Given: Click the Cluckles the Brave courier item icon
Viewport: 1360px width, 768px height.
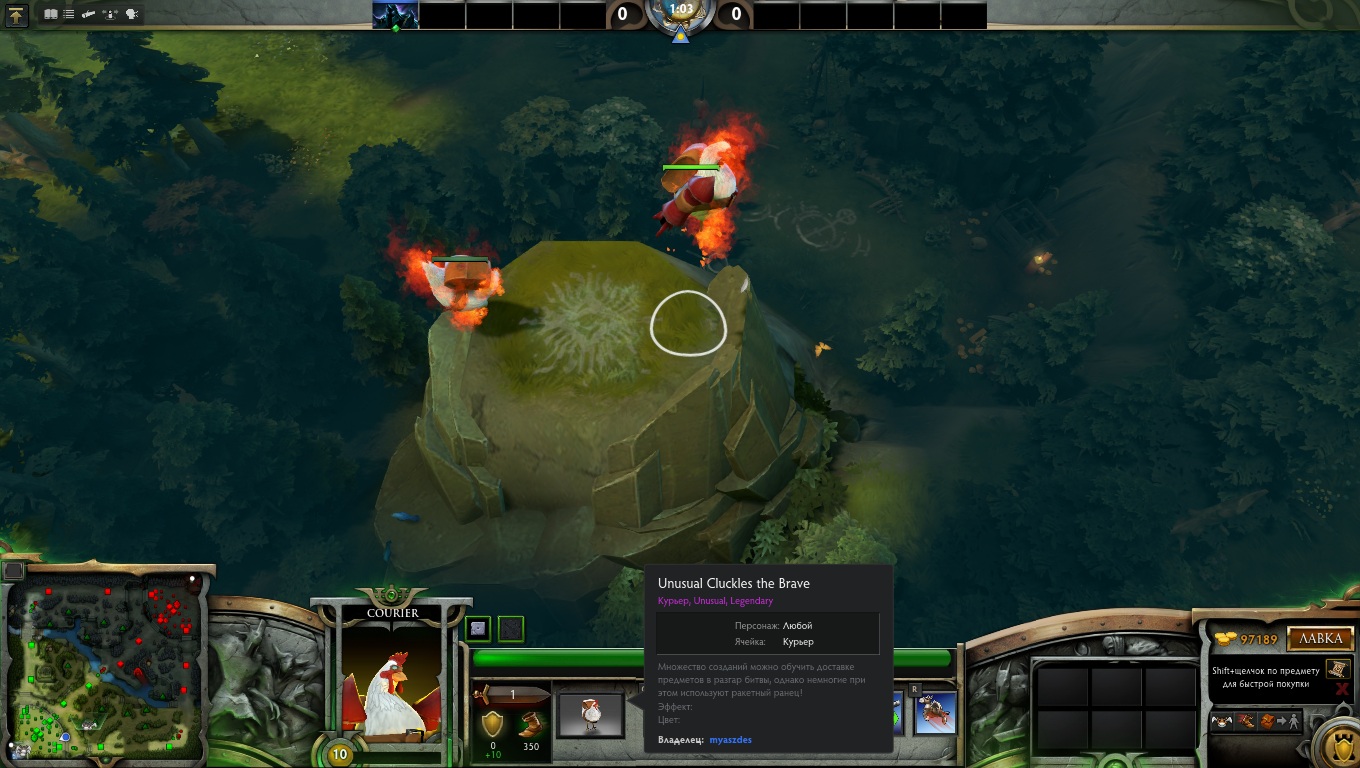Looking at the screenshot, I should click(590, 714).
